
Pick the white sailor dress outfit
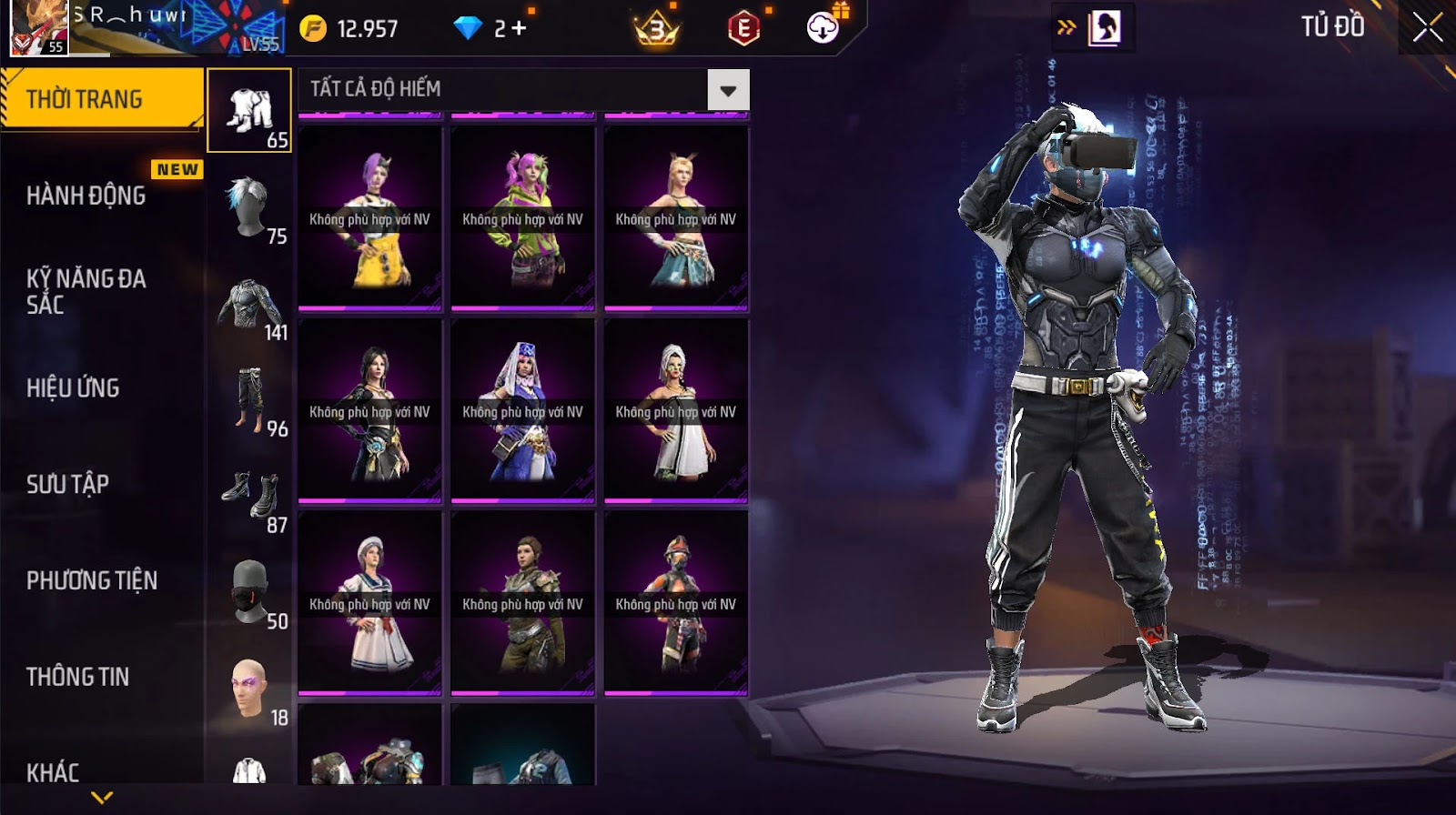369,603
